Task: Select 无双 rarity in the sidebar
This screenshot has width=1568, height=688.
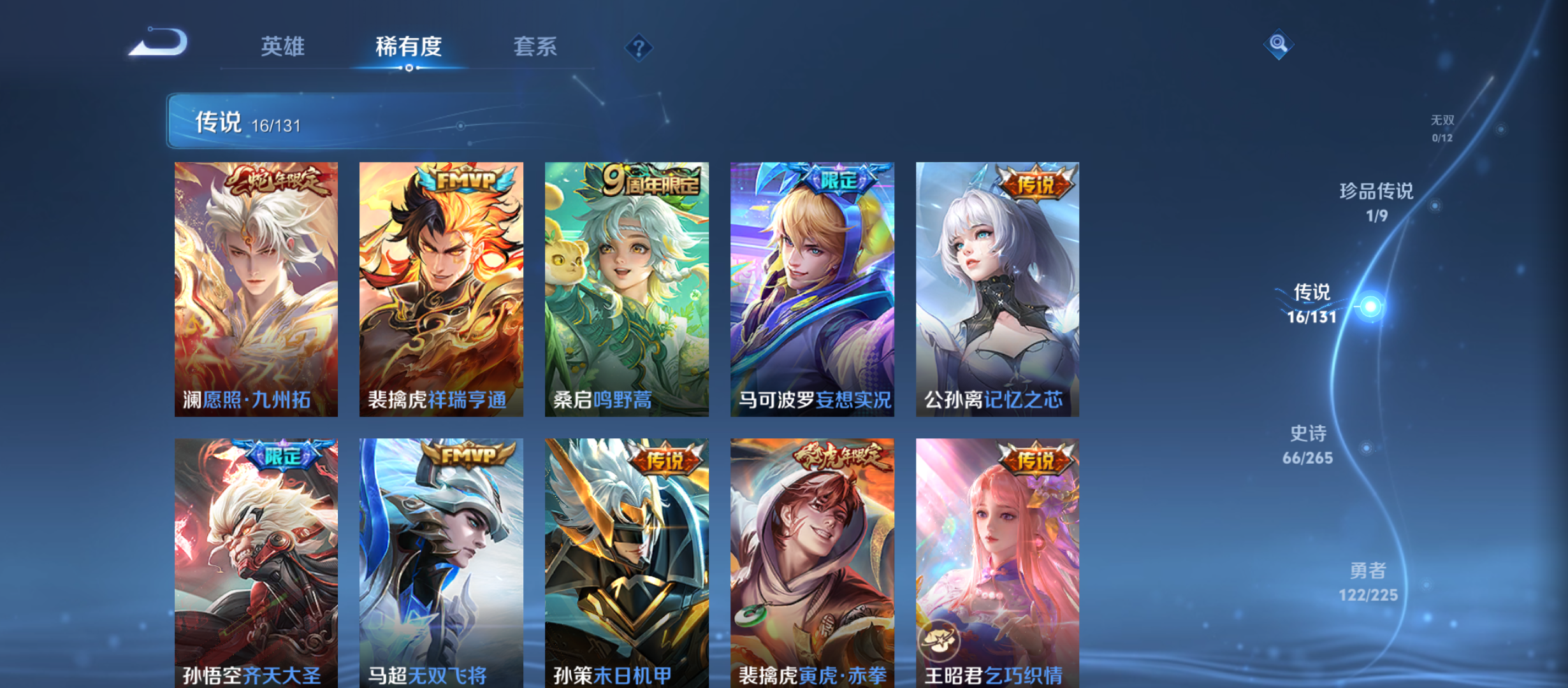Action: click(1444, 126)
